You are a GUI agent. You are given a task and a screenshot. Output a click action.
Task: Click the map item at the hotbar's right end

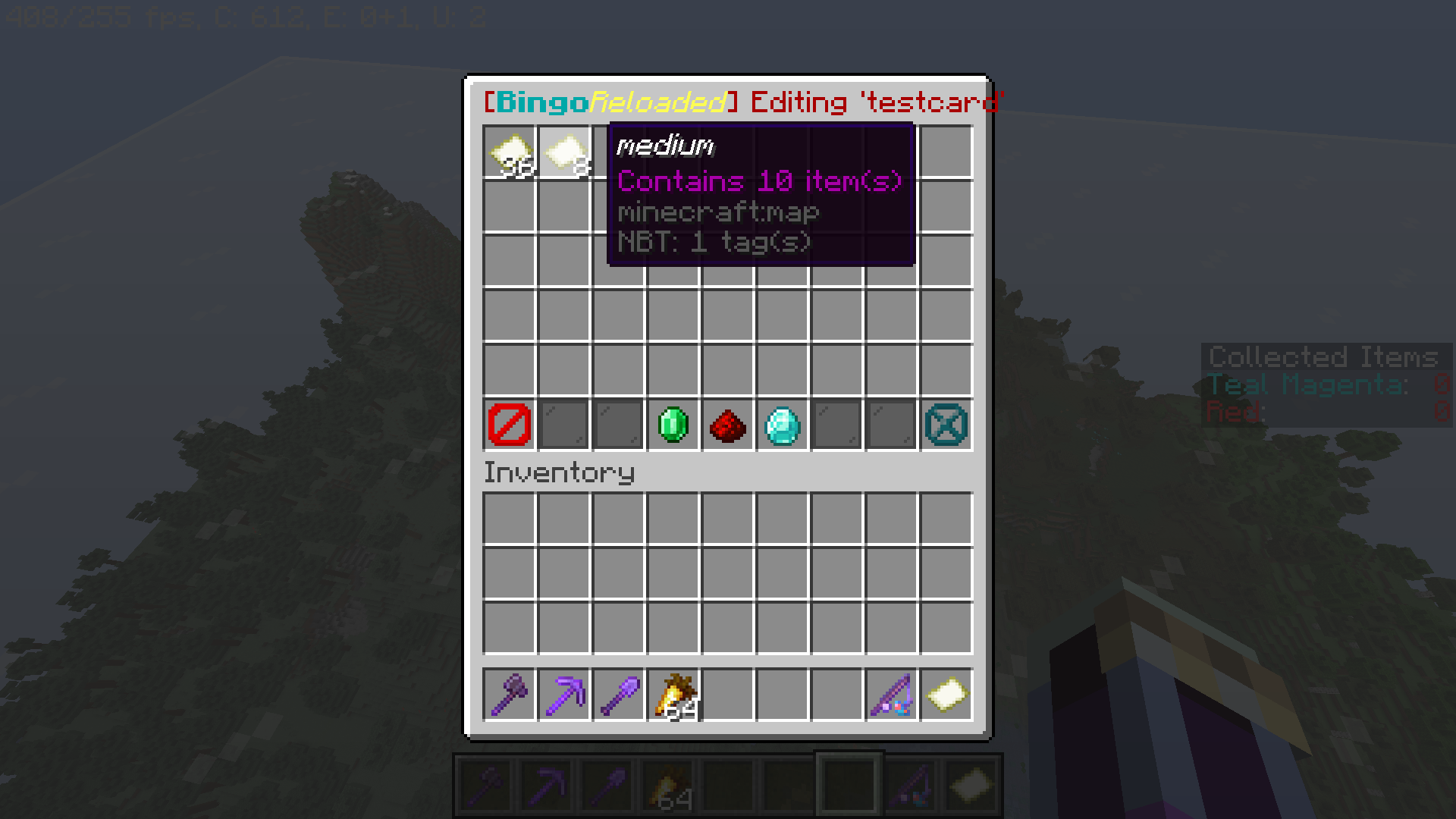coord(946,695)
